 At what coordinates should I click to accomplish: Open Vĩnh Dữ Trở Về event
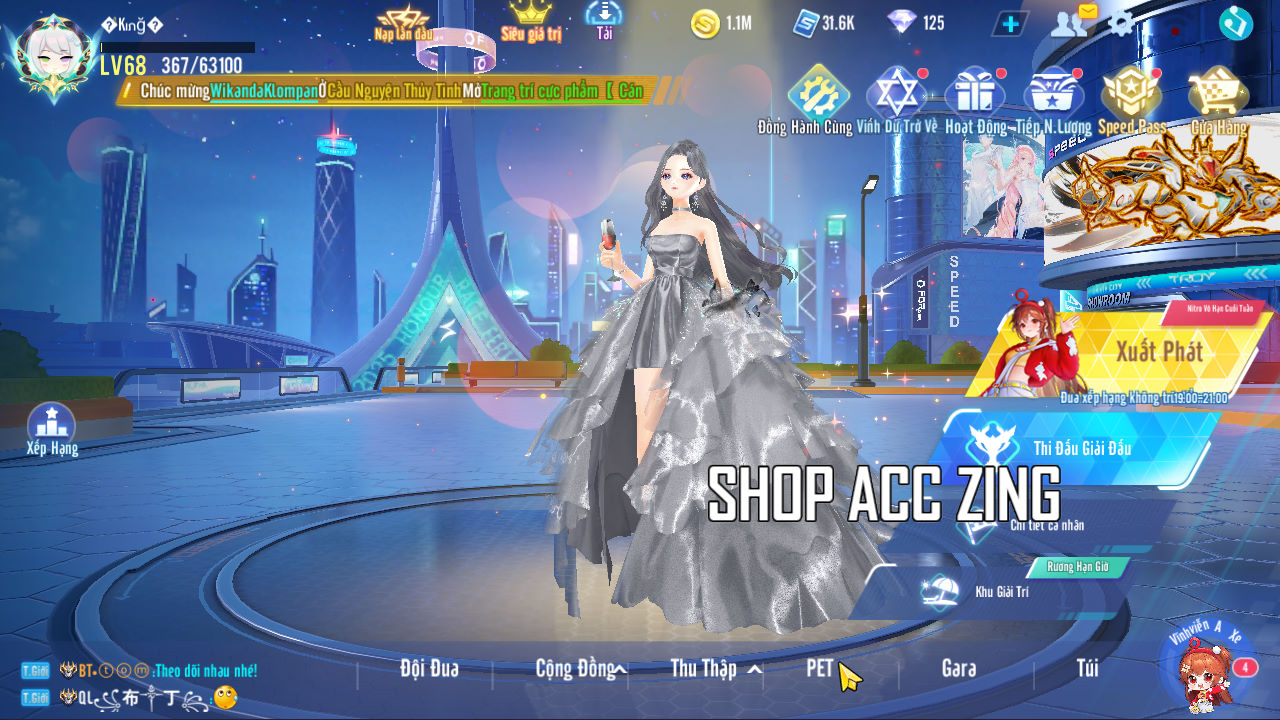897,98
